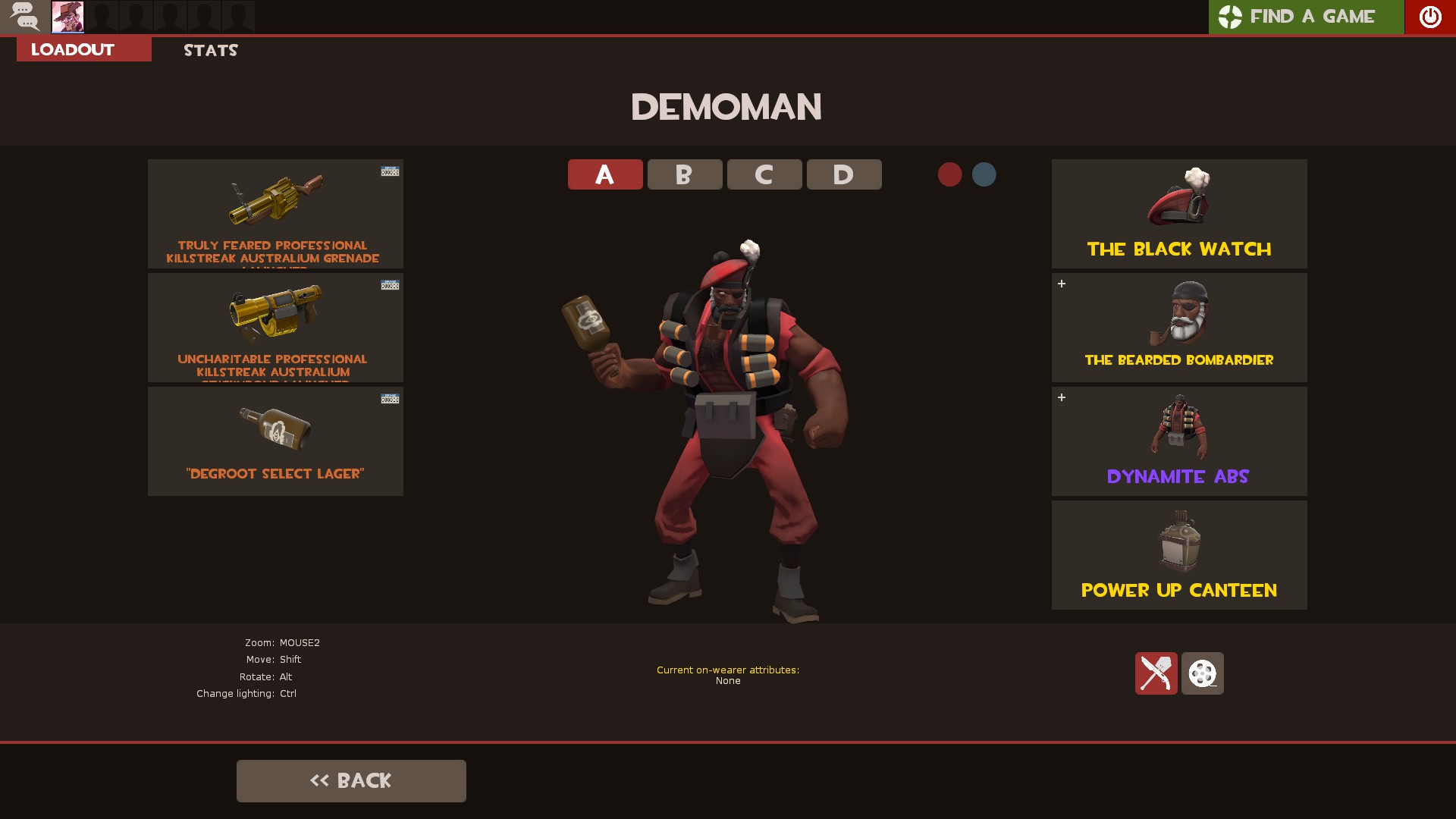Expand the plus on The Bearded Bombardier slot

coord(1062,284)
